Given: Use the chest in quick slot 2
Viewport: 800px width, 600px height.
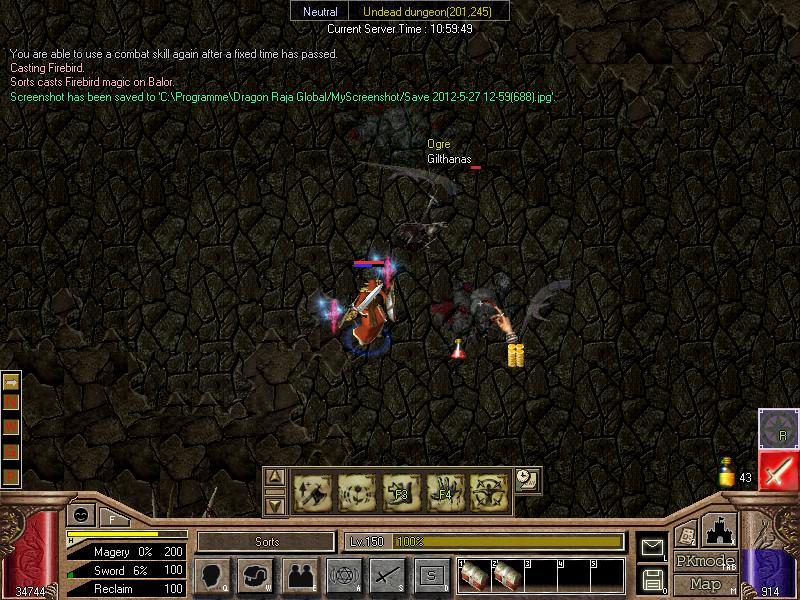Looking at the screenshot, I should pos(507,577).
